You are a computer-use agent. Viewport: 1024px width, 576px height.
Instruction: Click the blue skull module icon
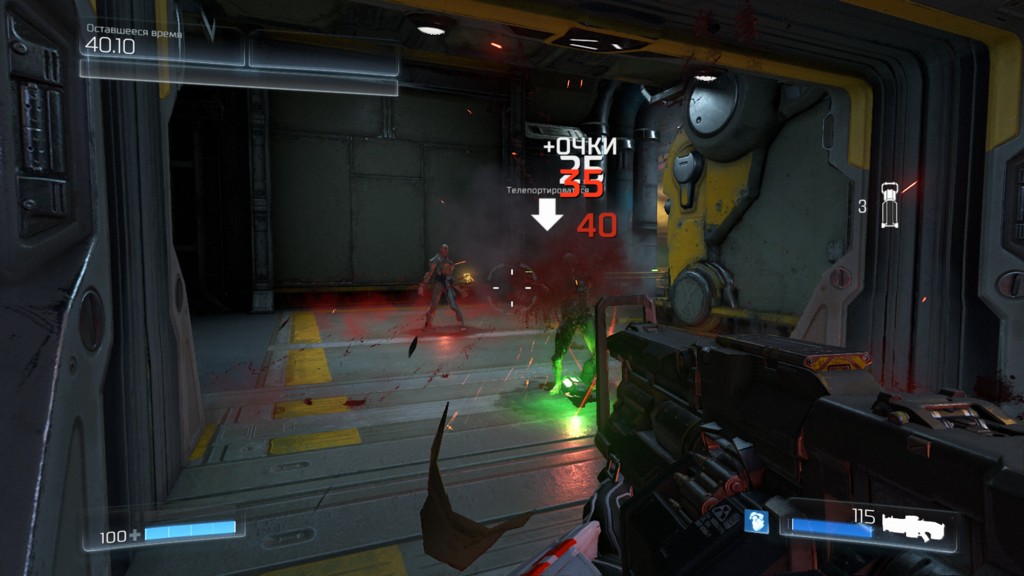coord(758,521)
